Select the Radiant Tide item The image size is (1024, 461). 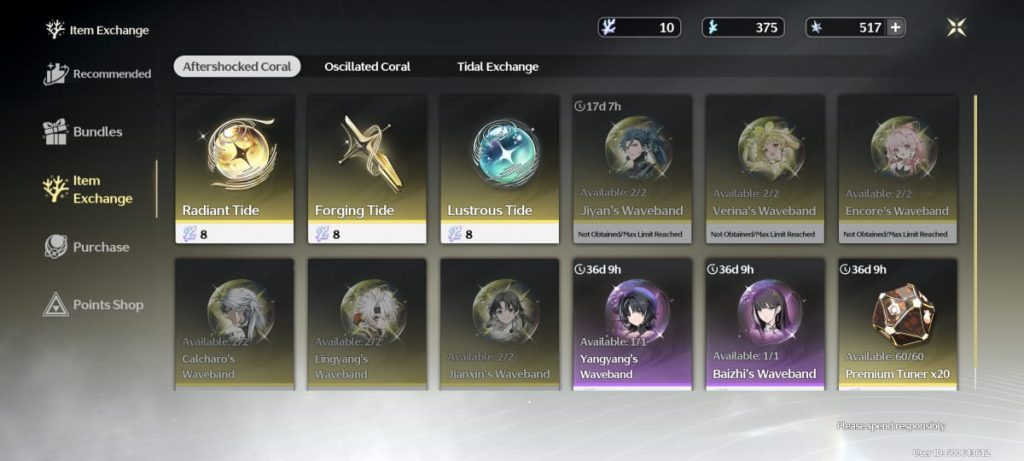(234, 168)
